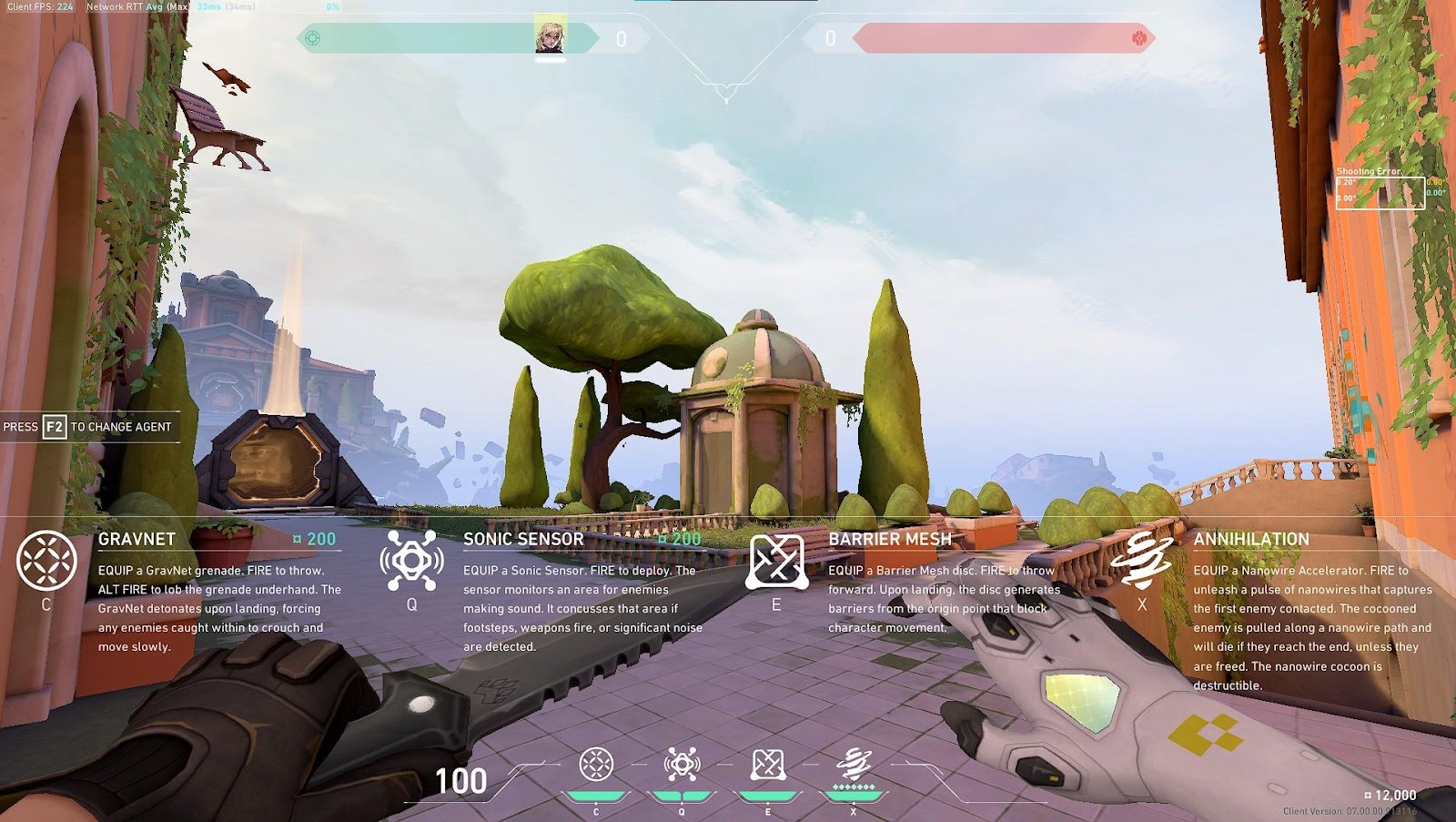The width and height of the screenshot is (1456, 822).
Task: Click the Shooting Error readout panel
Action: 1381,186
